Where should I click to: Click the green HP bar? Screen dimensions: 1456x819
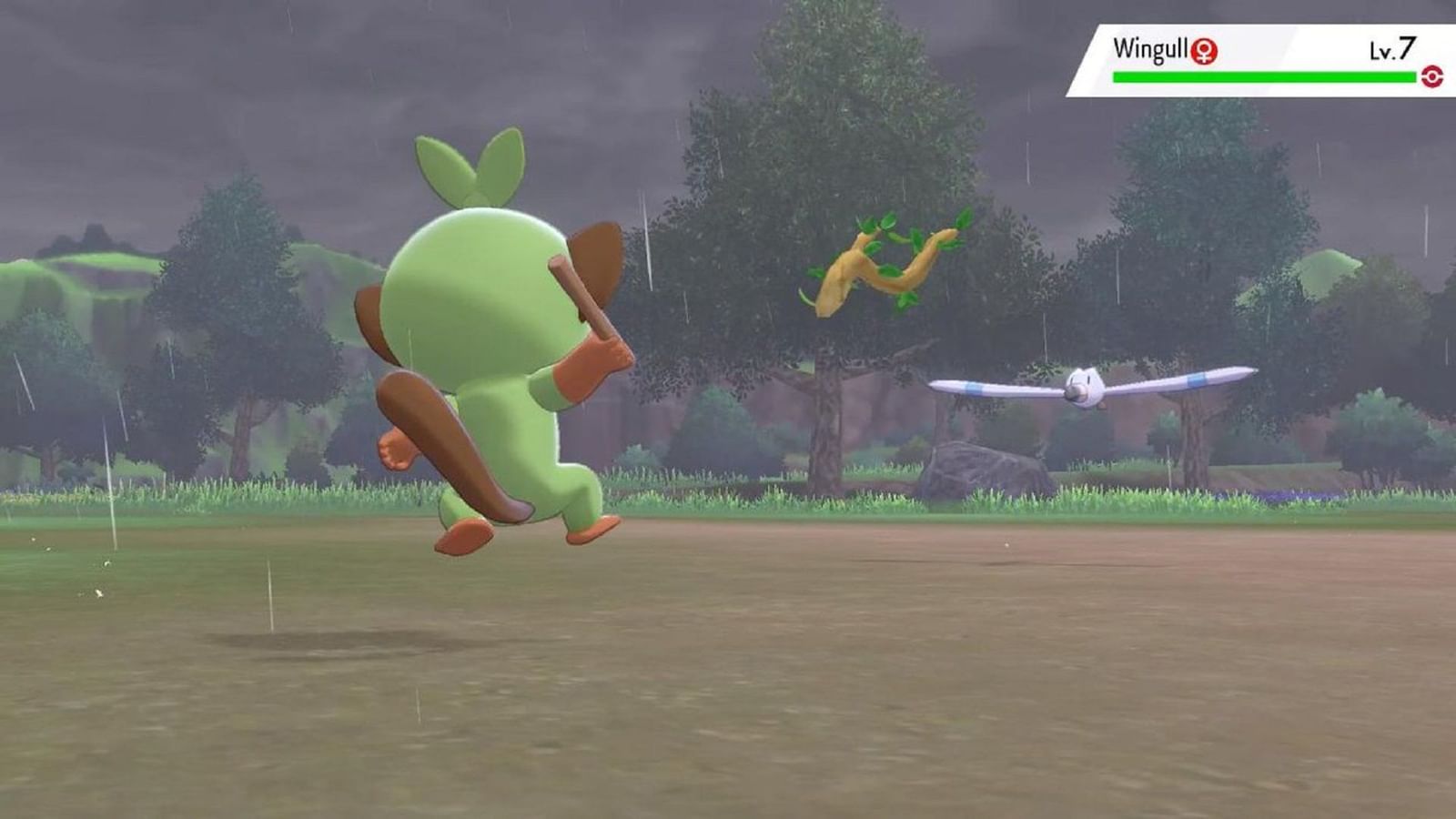click(x=1265, y=76)
